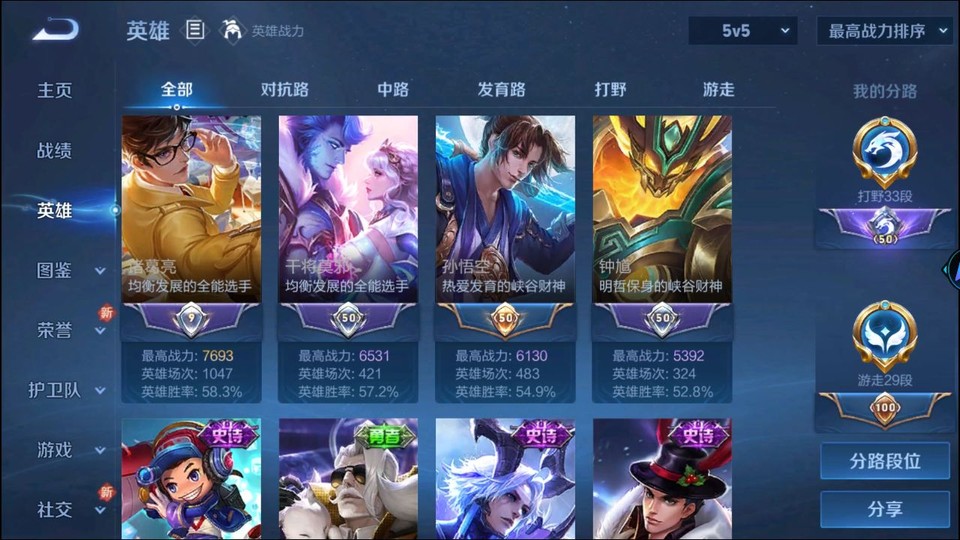Switch to the 中路 tab
Image resolution: width=960 pixels, height=540 pixels.
coord(393,90)
